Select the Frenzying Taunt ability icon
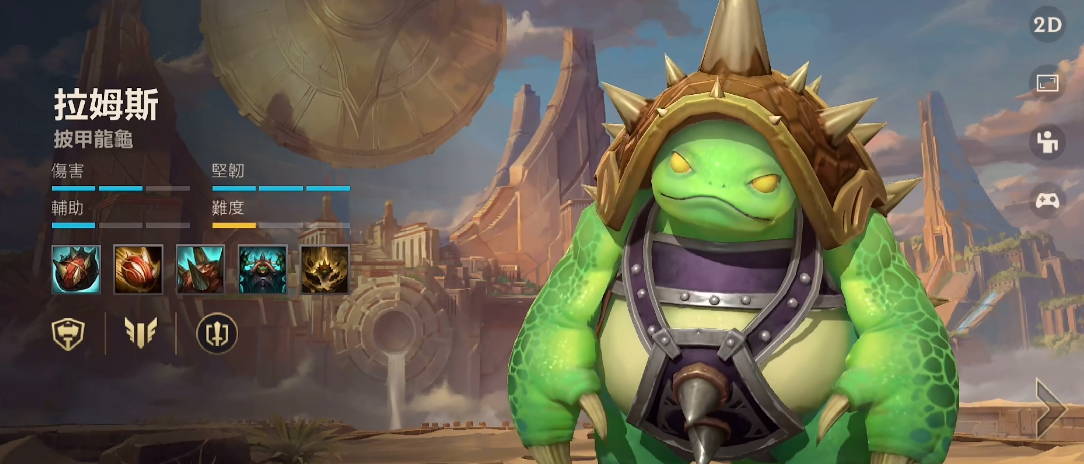This screenshot has height=464, width=1084. click(x=263, y=269)
